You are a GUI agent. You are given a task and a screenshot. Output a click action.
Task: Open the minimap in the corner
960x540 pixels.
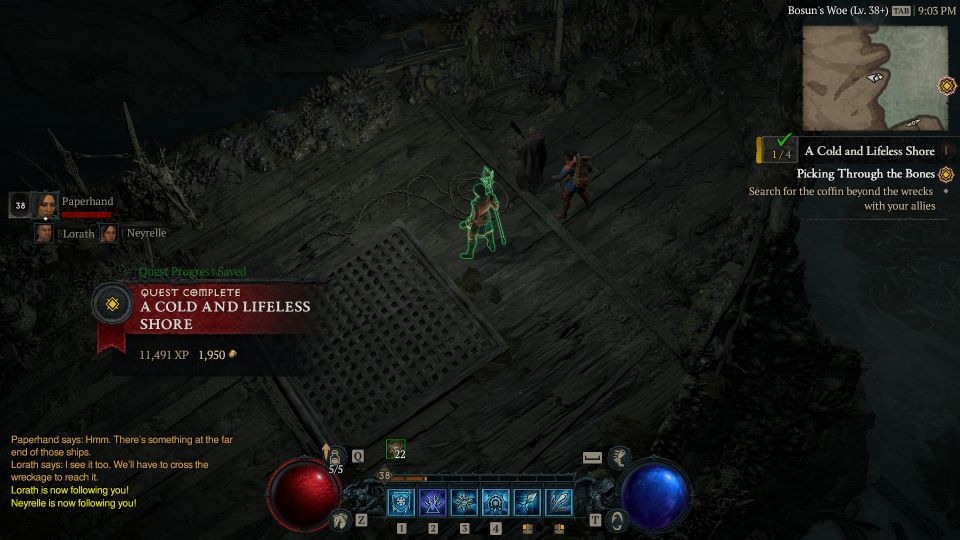[875, 78]
